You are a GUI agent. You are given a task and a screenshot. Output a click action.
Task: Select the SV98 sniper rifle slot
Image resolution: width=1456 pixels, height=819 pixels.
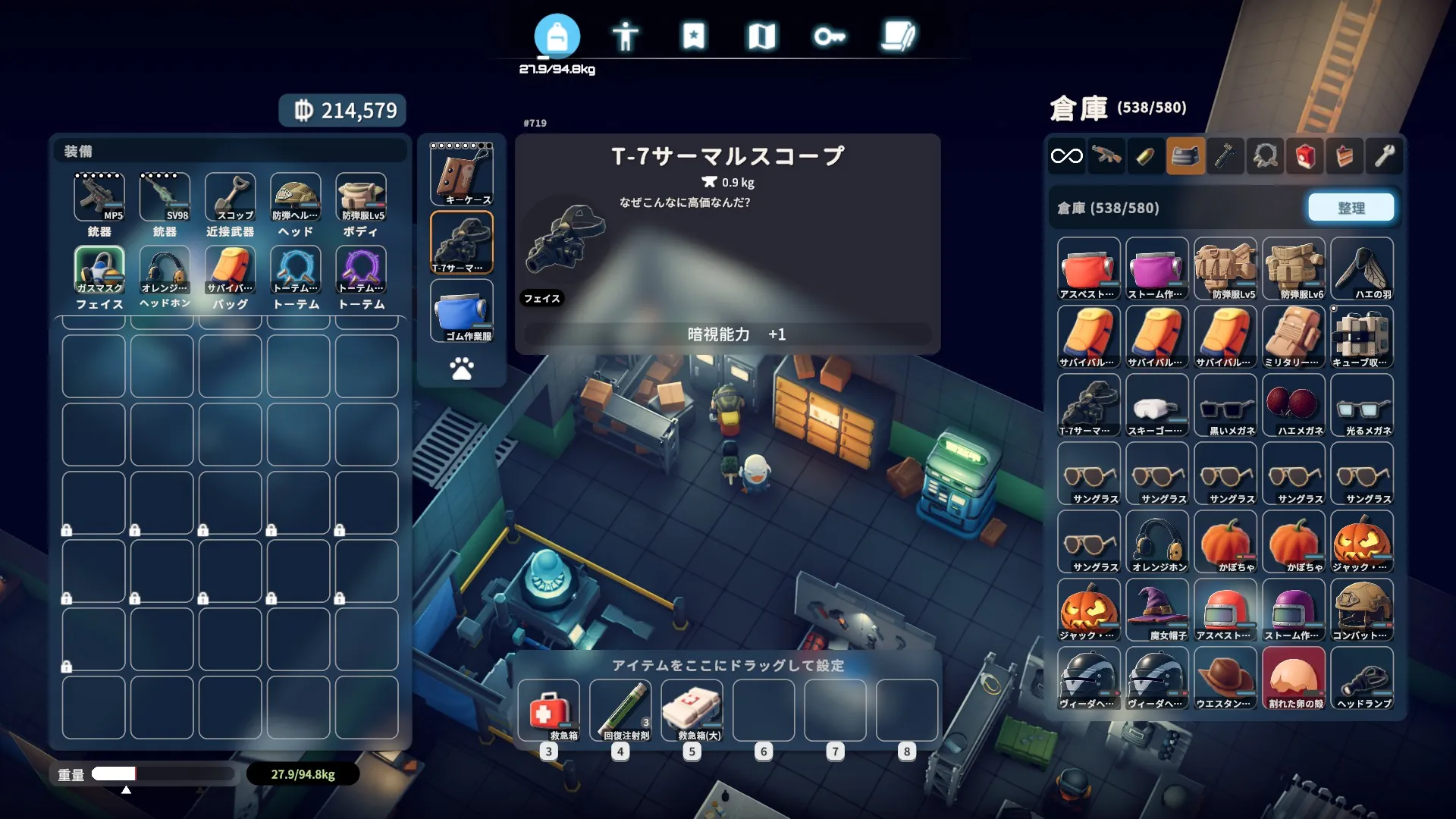point(165,196)
